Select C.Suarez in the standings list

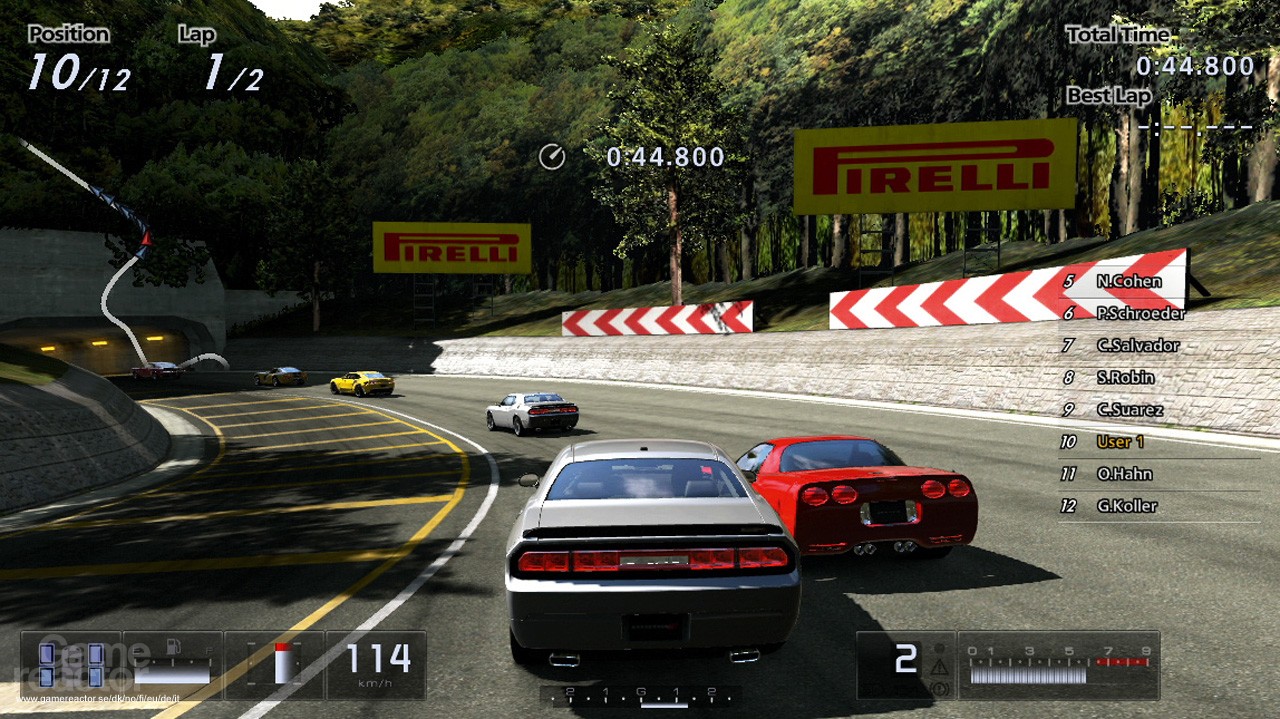(1128, 409)
